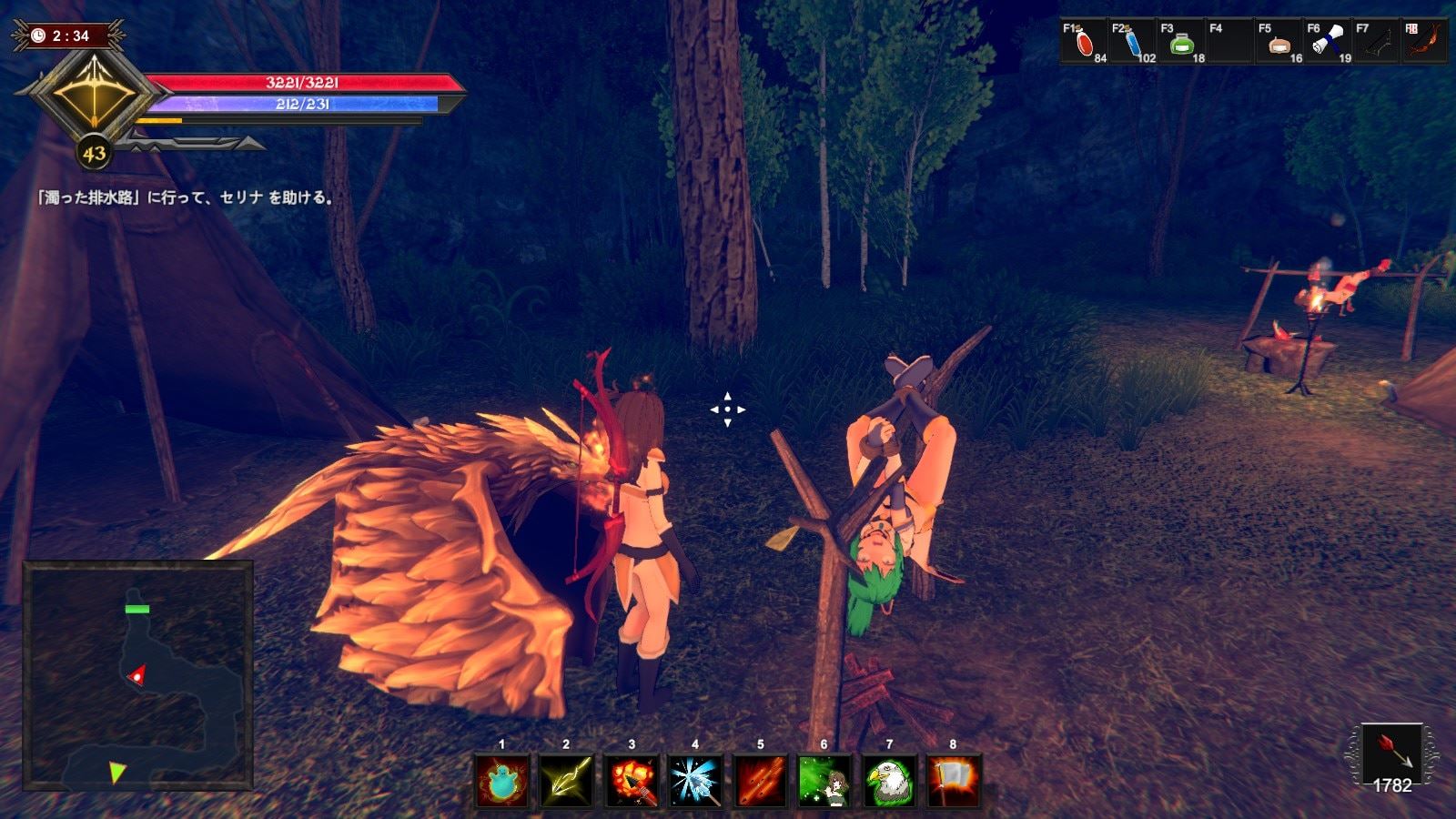
Task: Use the glowing white banner skill
Action: tap(954, 782)
